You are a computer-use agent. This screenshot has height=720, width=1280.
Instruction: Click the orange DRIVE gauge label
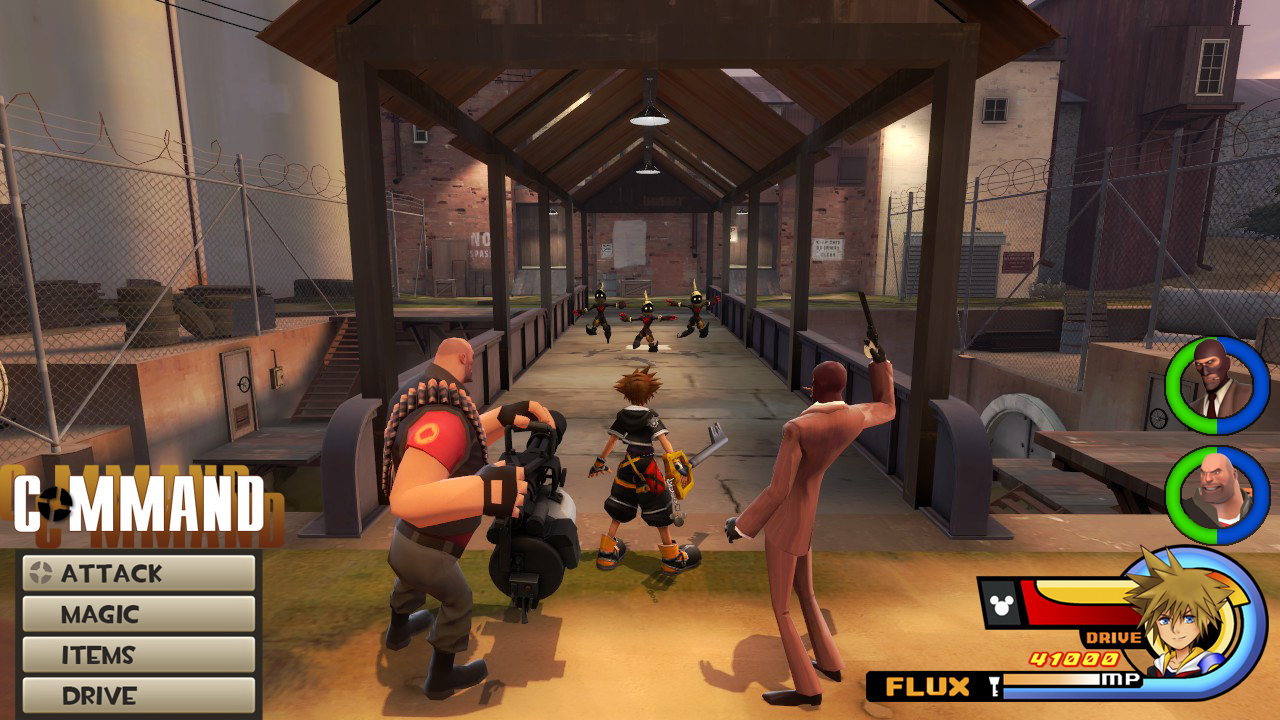(x=1112, y=636)
